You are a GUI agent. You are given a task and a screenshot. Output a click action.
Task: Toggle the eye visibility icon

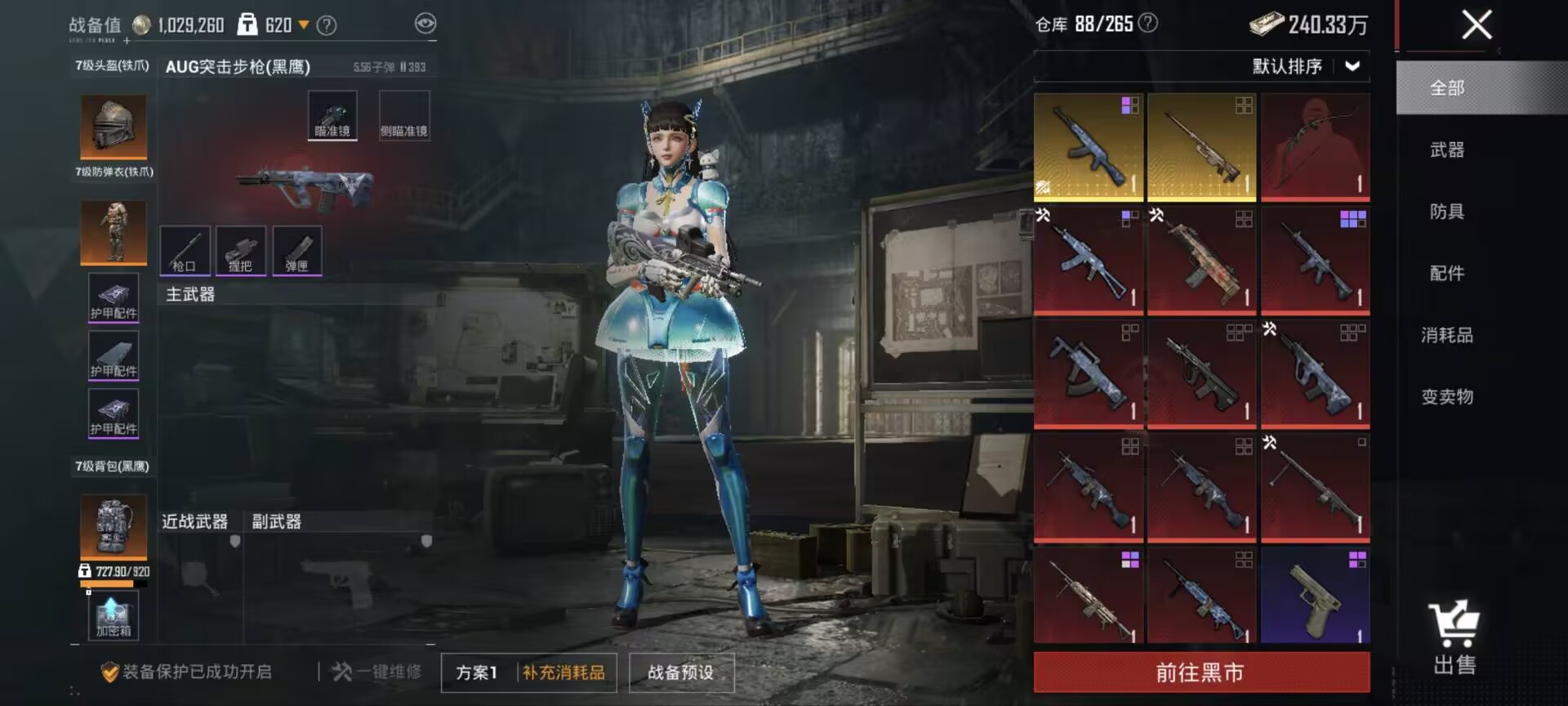(425, 24)
